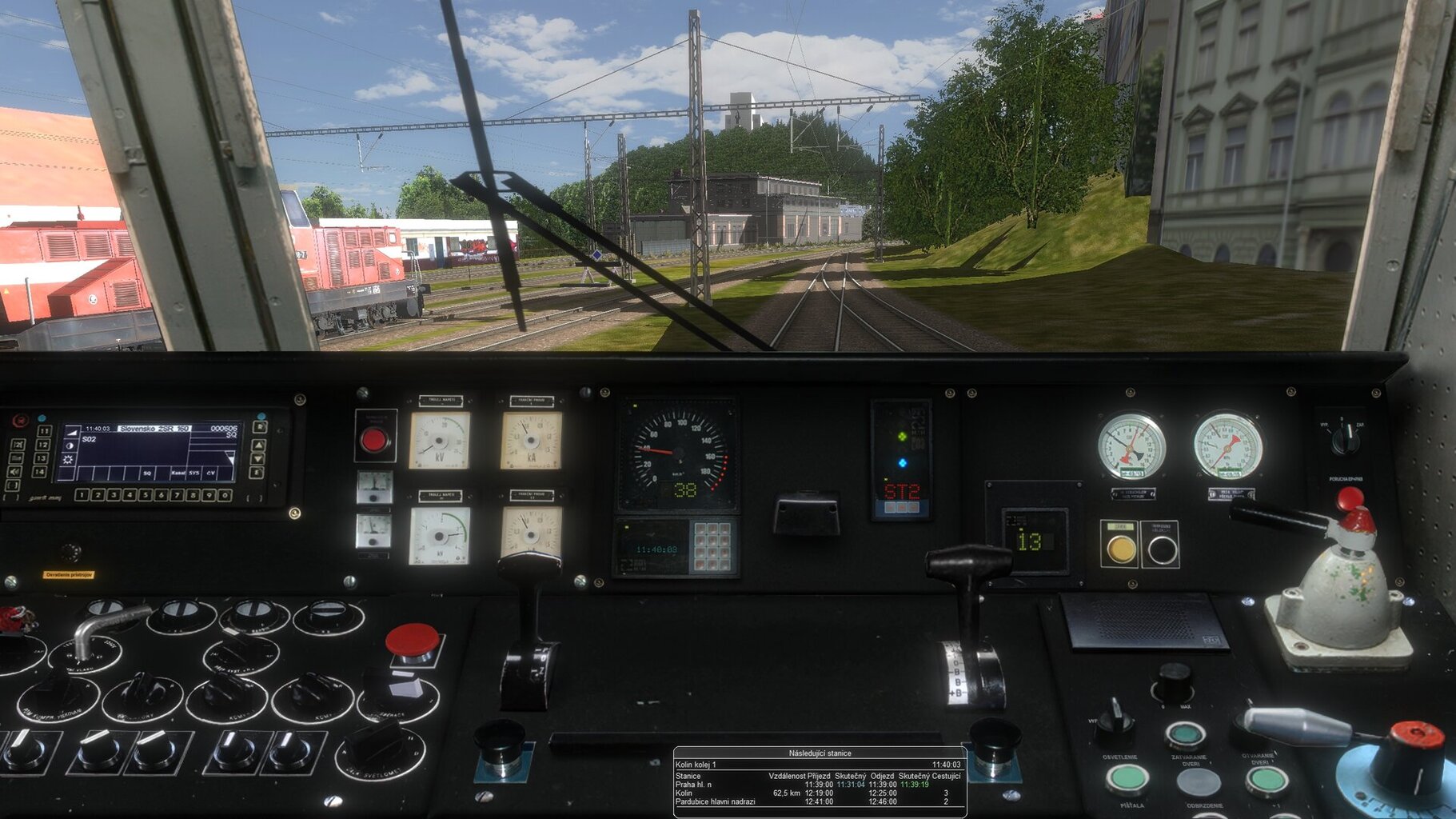Screen dimensions: 1456x819
Task: Select key 5 on the radio keypad
Action: [146, 495]
